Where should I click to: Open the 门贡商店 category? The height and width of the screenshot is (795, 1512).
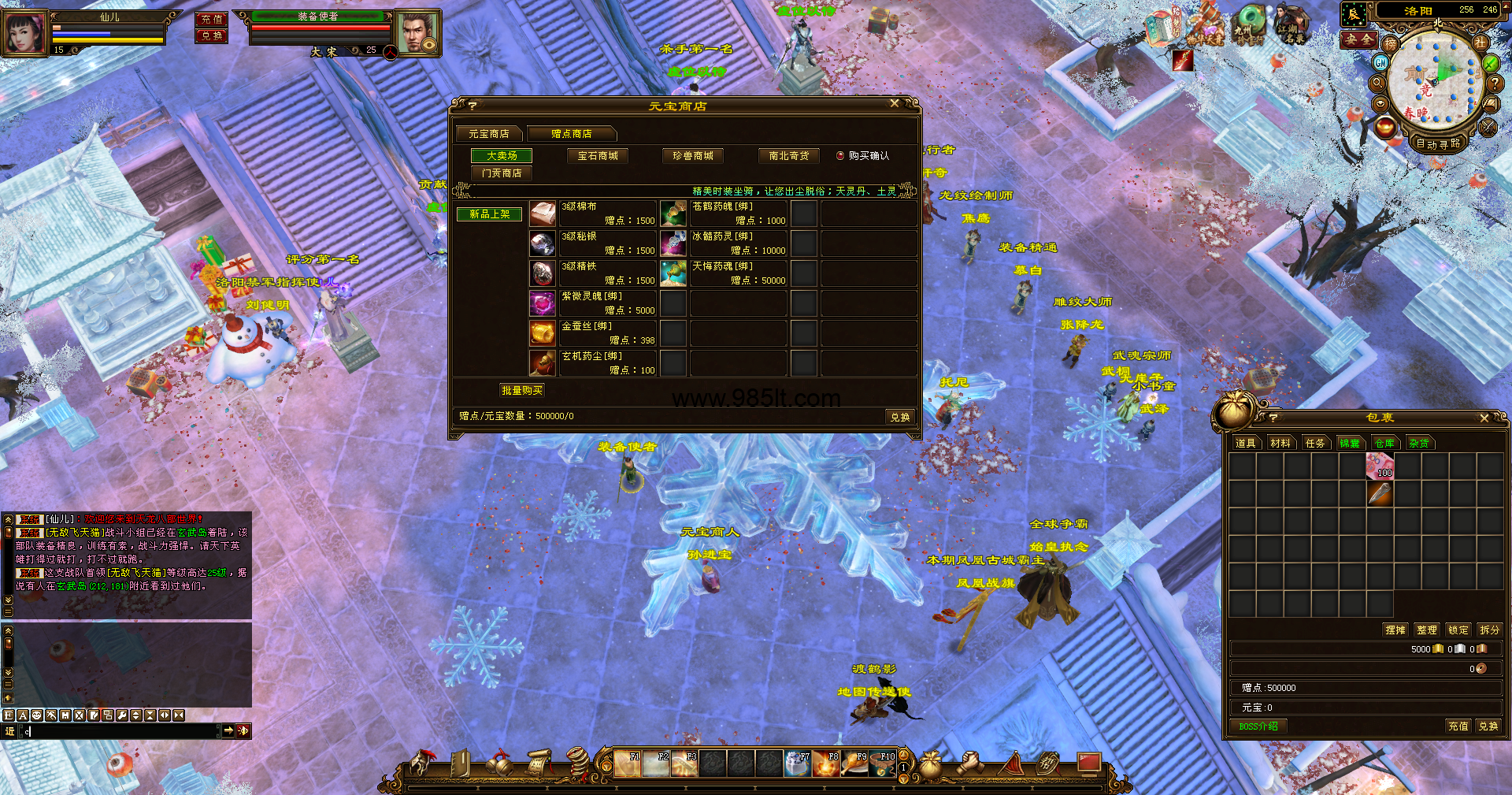pyautogui.click(x=502, y=173)
